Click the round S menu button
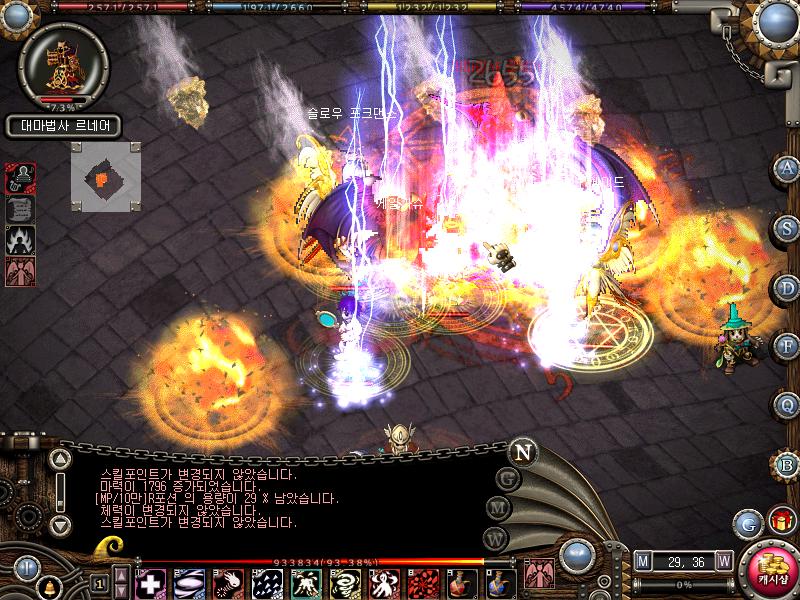Viewport: 800px width, 600px height. 788,227
